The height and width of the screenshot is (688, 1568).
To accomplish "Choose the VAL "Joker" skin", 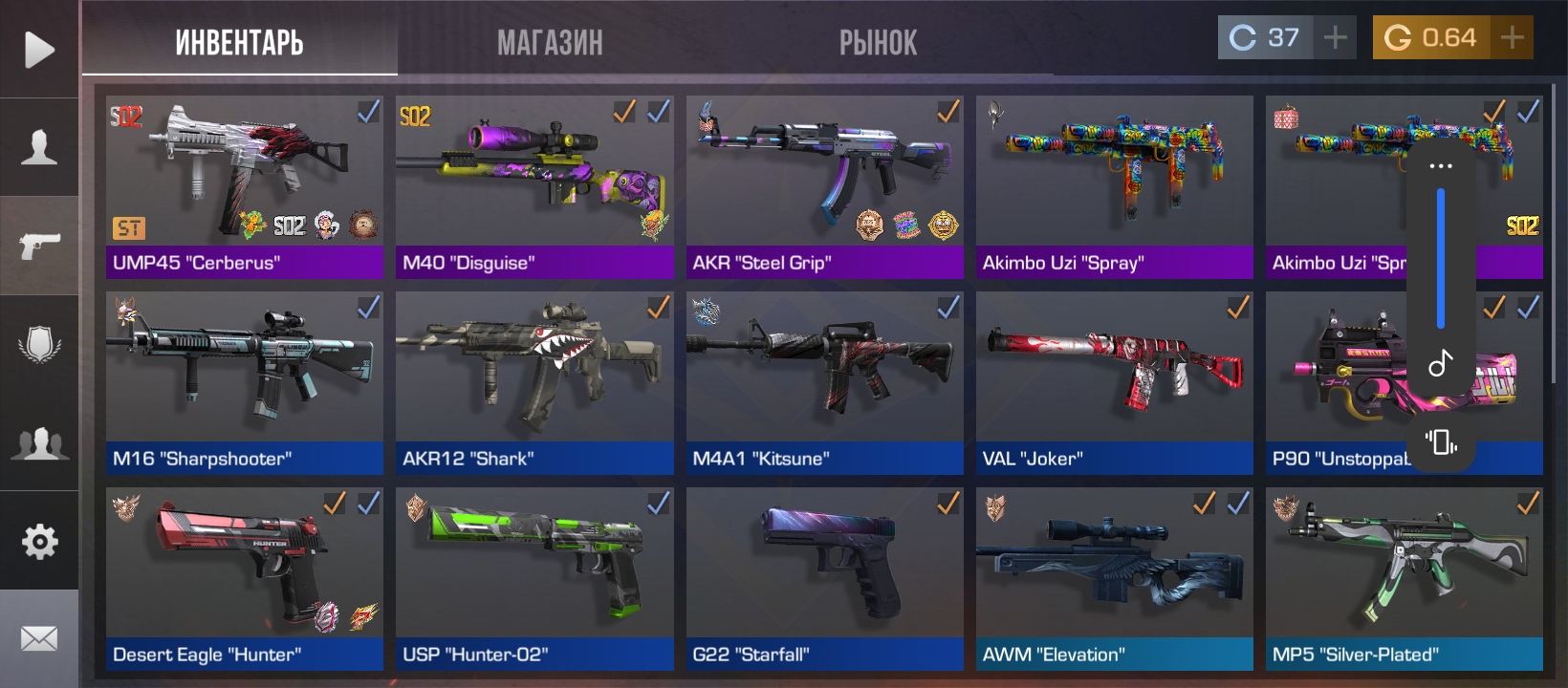I will point(1114,382).
